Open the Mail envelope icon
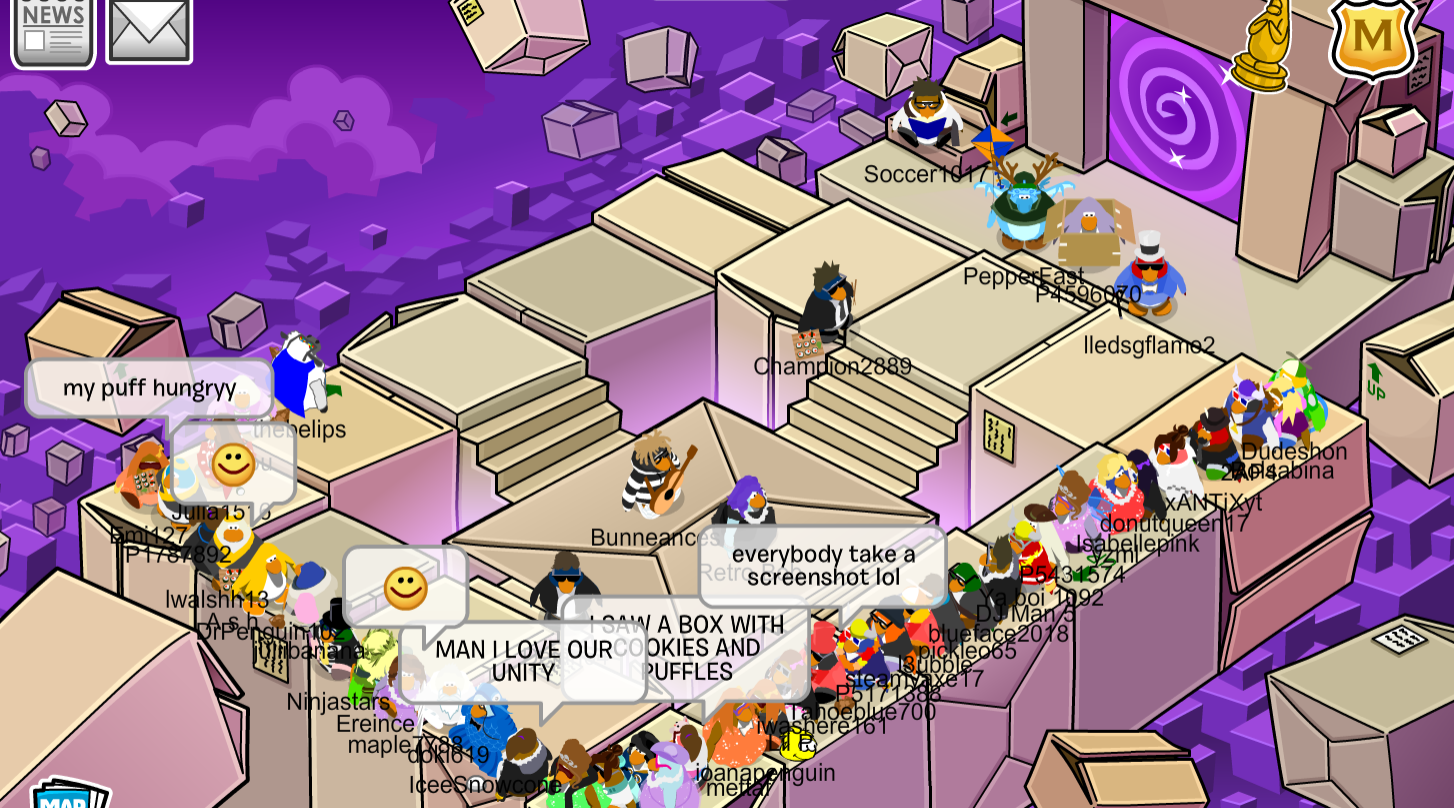The height and width of the screenshot is (808, 1454). point(148,28)
